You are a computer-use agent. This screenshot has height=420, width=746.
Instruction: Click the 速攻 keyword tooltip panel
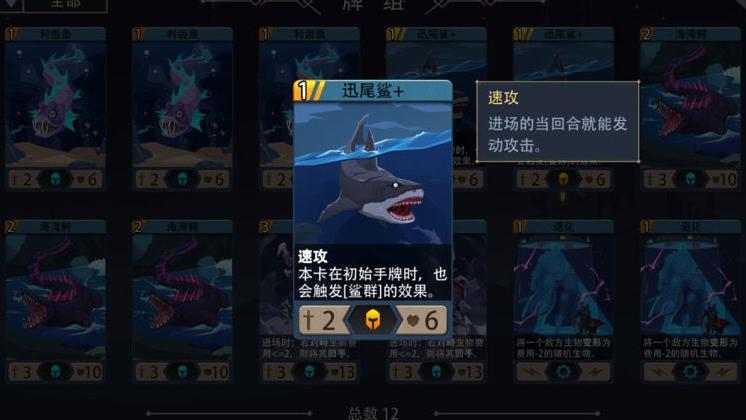point(557,122)
